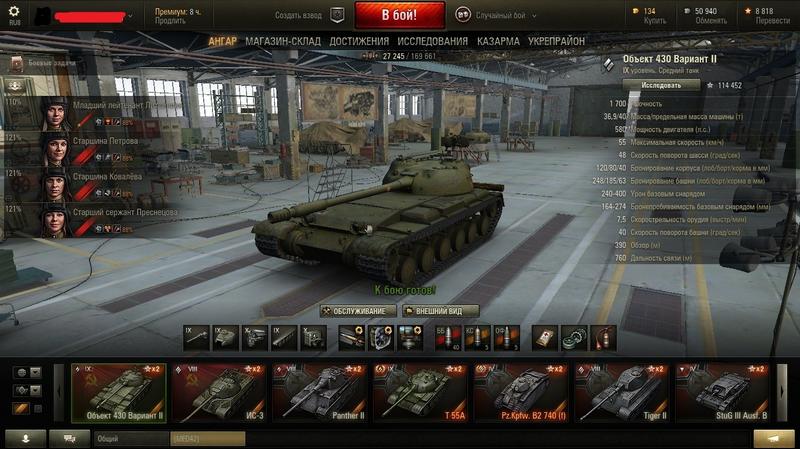Screen dimensions: 800x449
Task: Open the Достижения tab
Action: (359, 41)
